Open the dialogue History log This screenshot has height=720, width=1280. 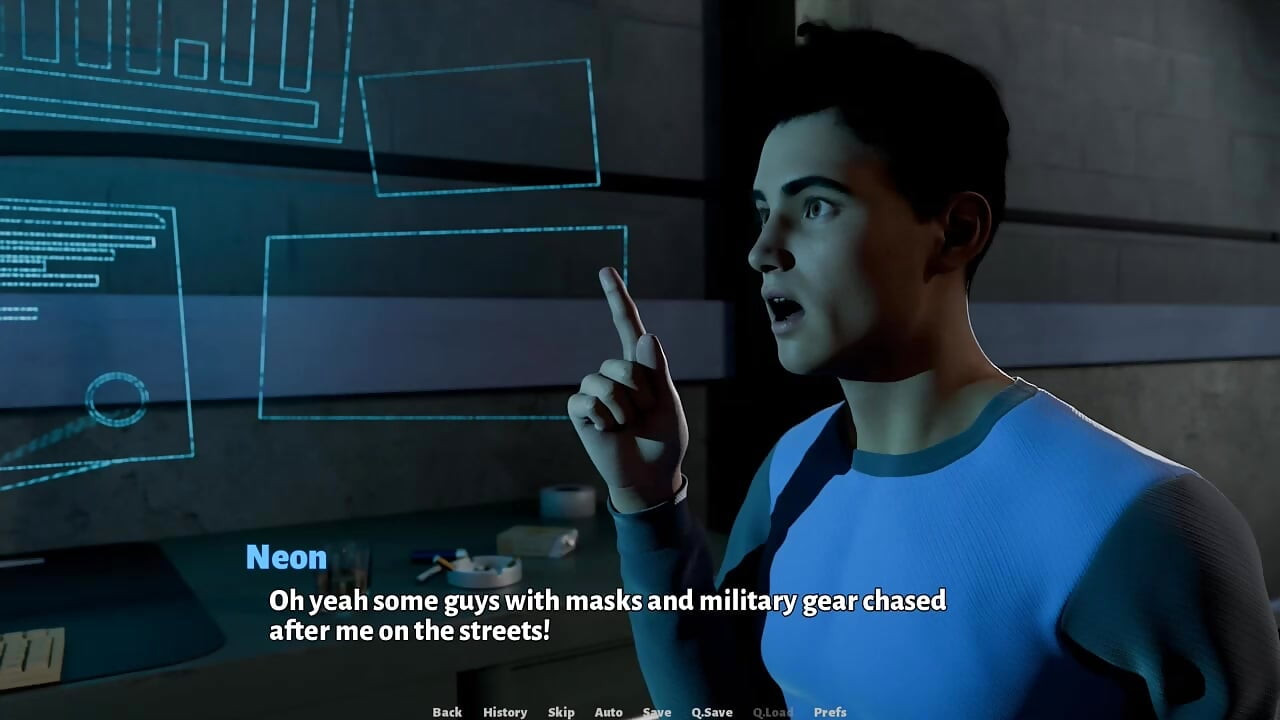pyautogui.click(x=505, y=712)
